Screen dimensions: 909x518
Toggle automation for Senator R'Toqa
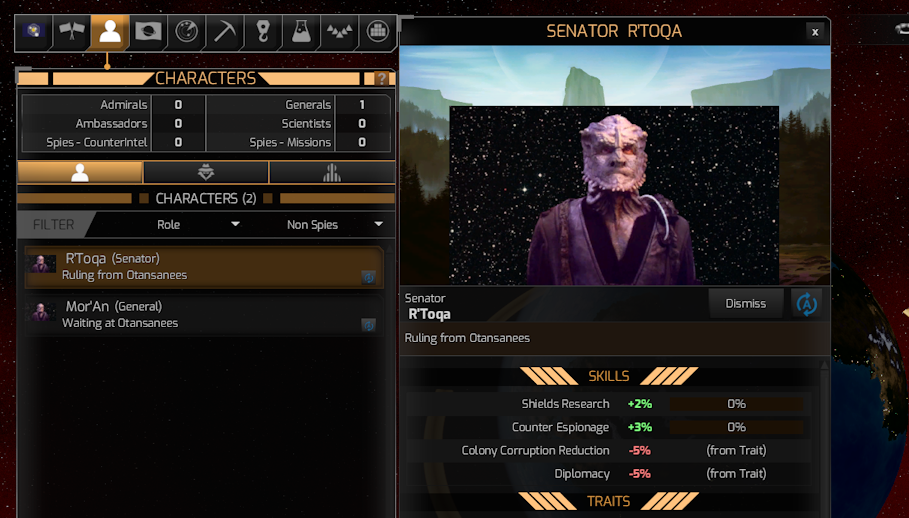coord(806,303)
